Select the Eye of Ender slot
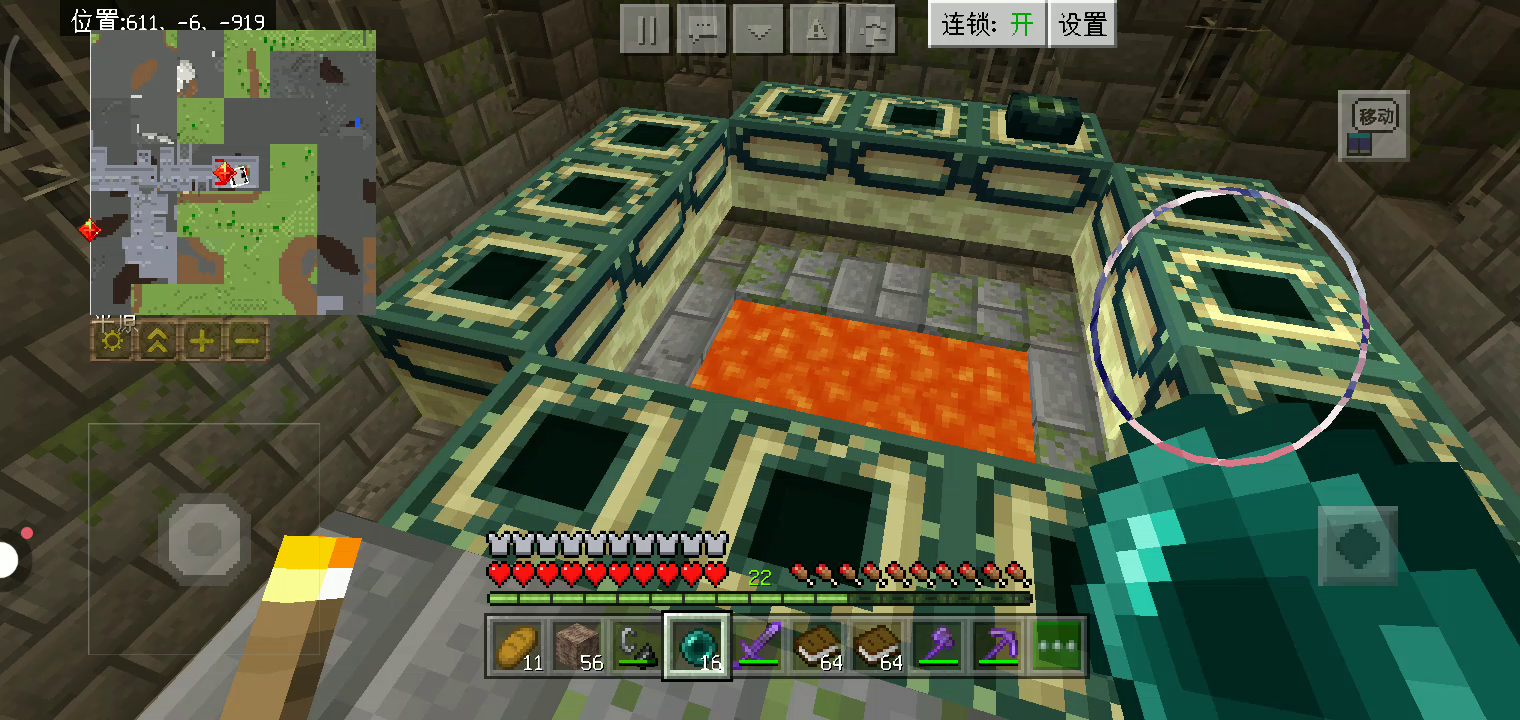This screenshot has width=1520, height=720. pyautogui.click(x=697, y=646)
